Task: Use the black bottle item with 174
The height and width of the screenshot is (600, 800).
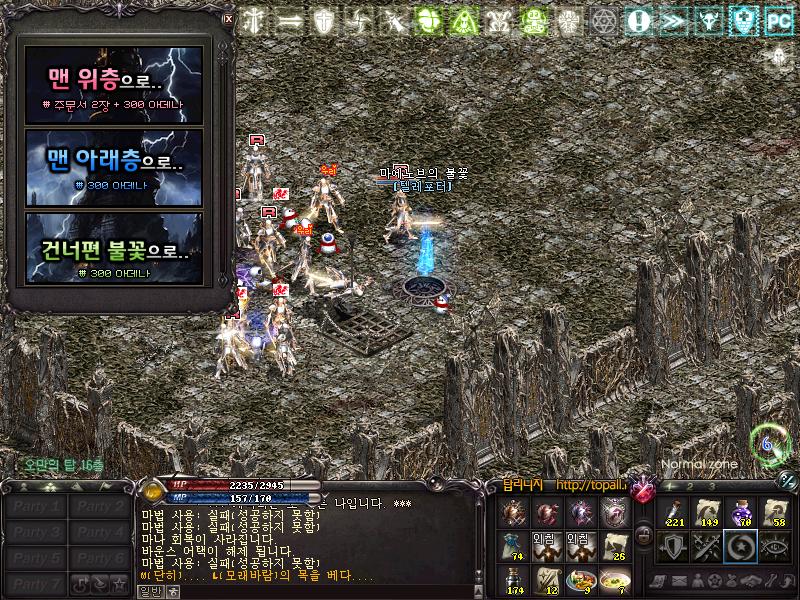Action: tap(512, 580)
